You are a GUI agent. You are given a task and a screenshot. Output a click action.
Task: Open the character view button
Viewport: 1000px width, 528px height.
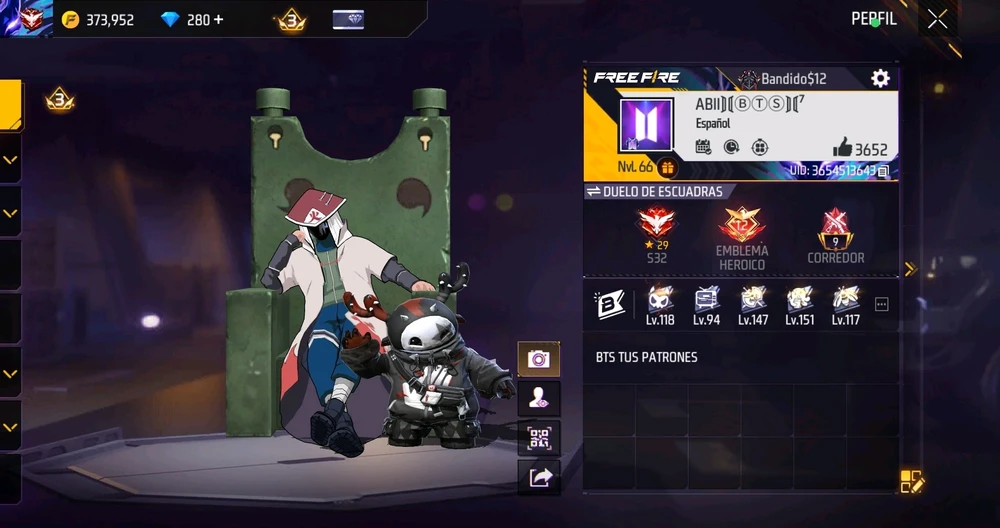point(539,398)
